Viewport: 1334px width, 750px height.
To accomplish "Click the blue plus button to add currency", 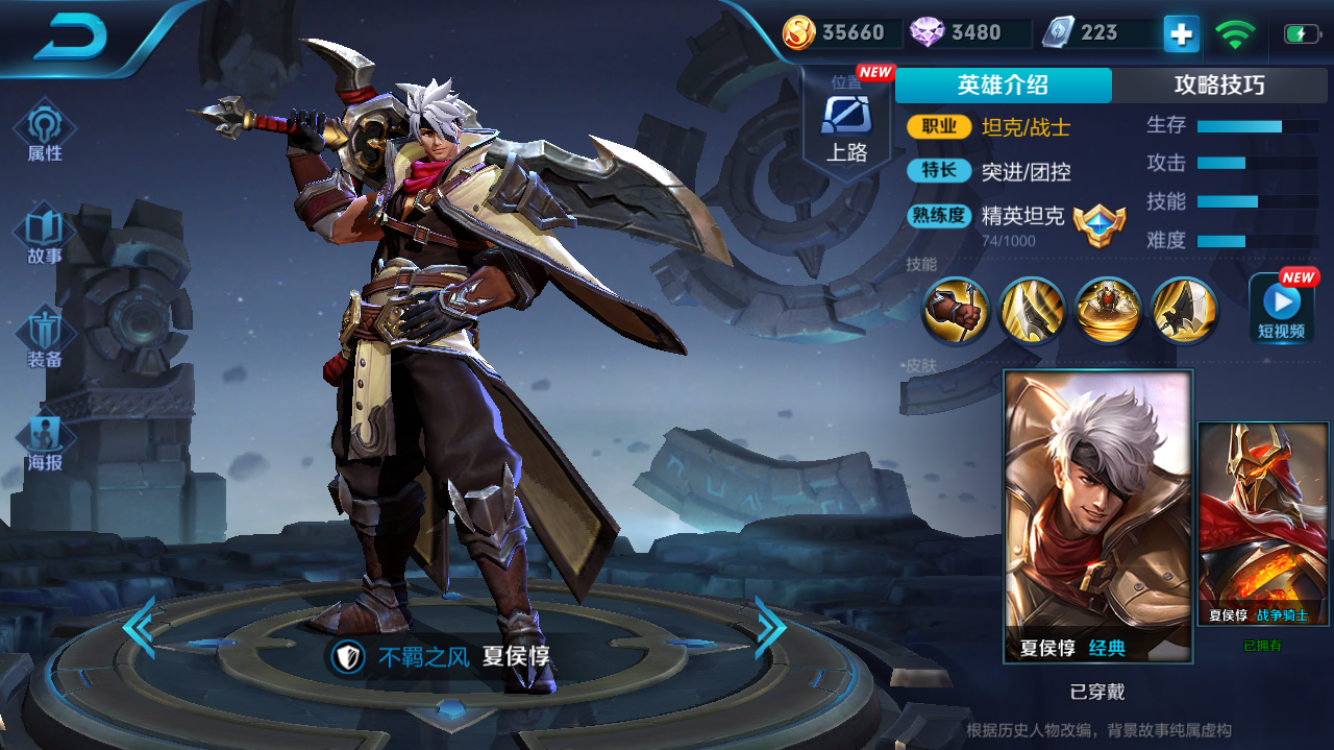I will [1181, 34].
